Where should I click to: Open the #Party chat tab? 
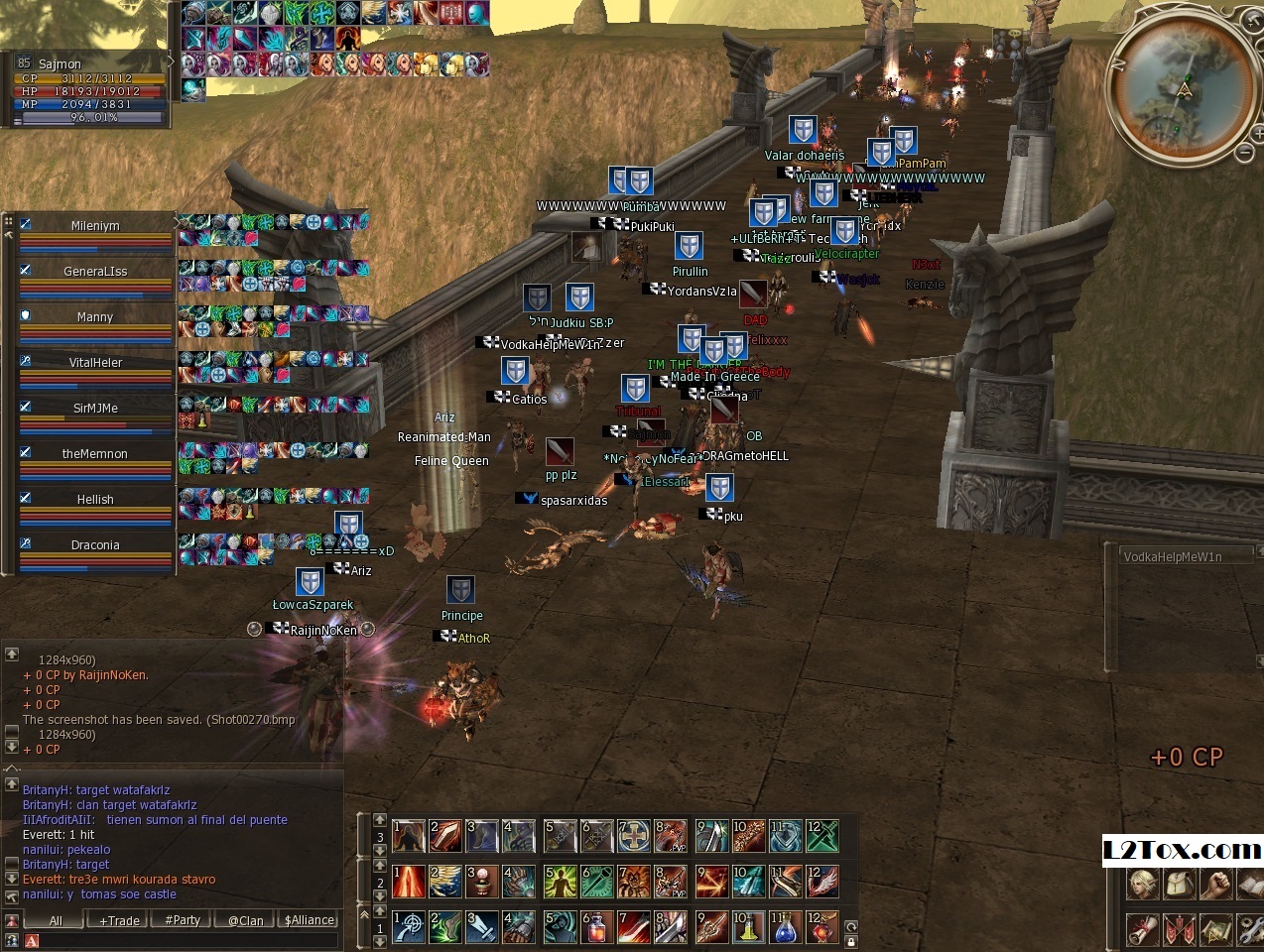coord(183,920)
